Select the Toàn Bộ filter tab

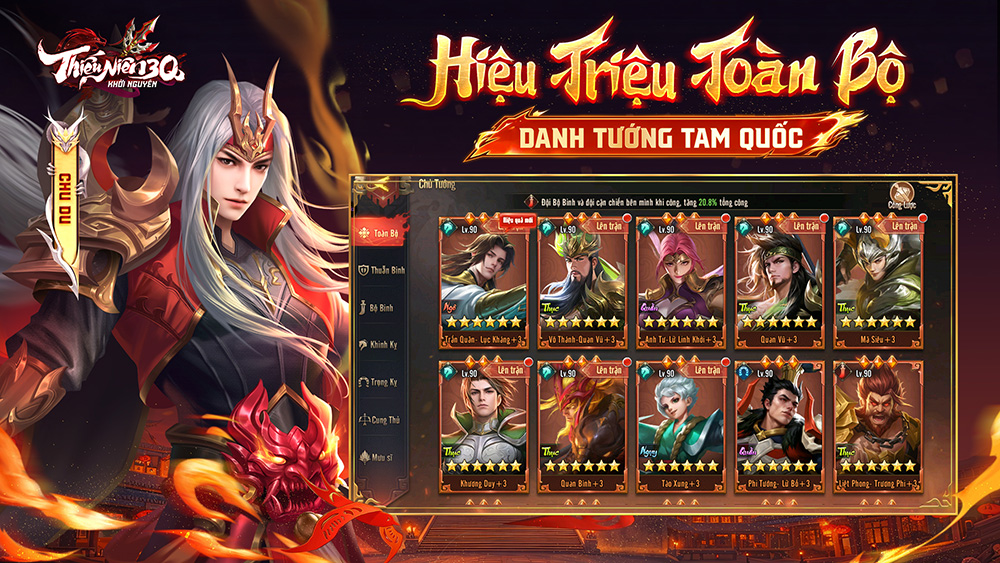(x=379, y=233)
